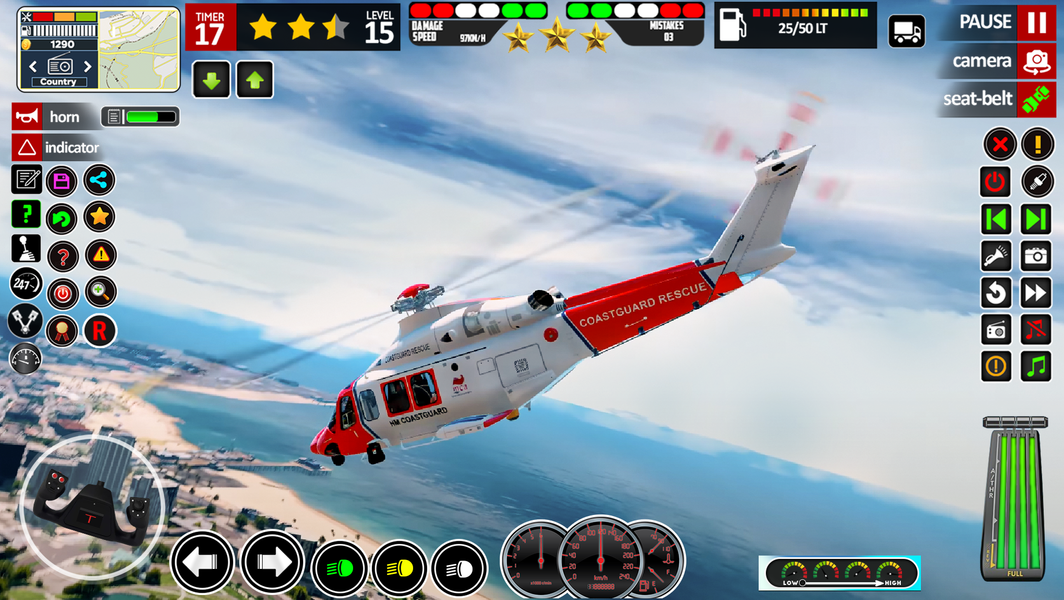Open the share icon
This screenshot has height=600, width=1064.
(99, 180)
